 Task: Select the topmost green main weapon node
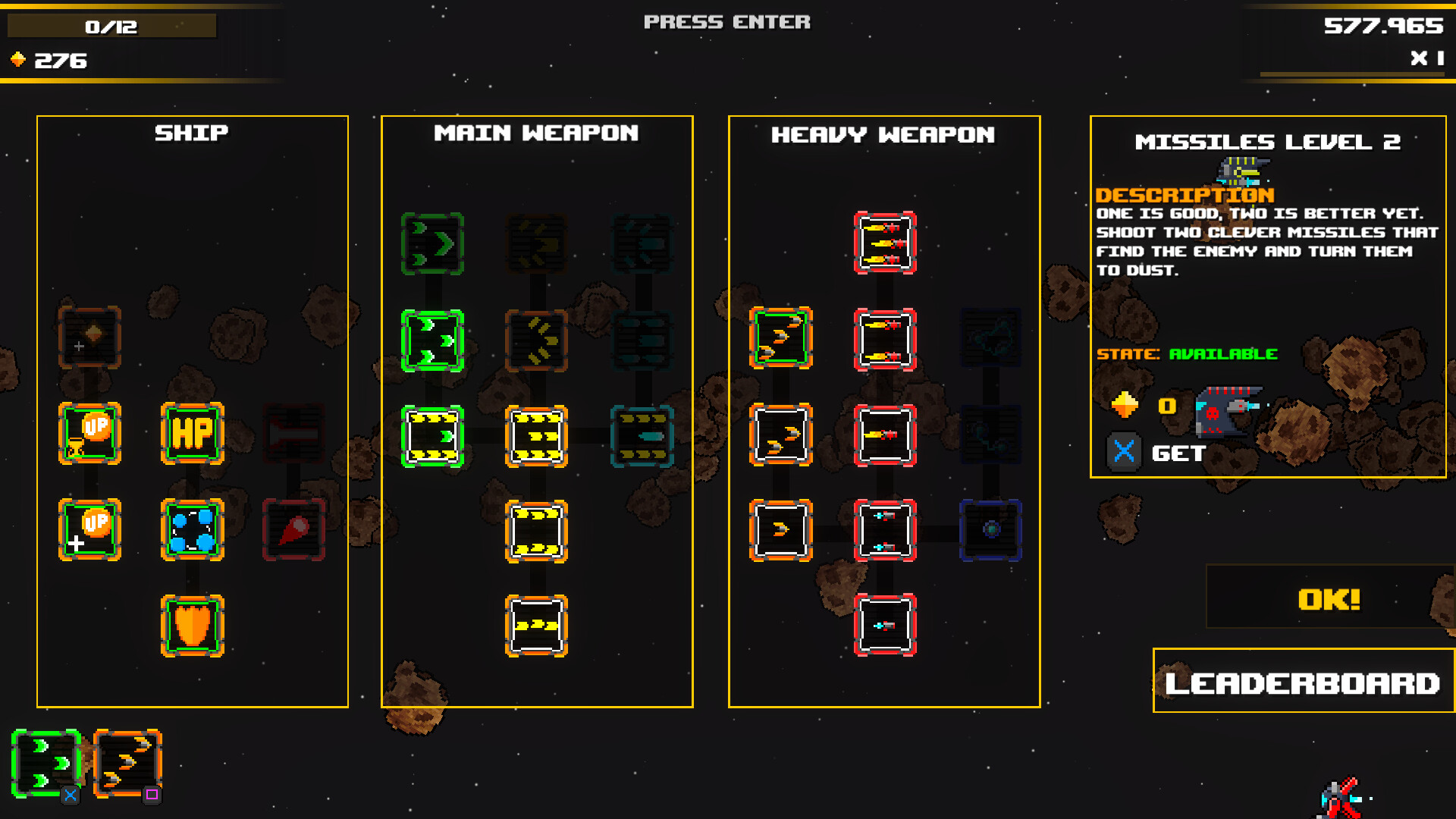click(x=432, y=243)
